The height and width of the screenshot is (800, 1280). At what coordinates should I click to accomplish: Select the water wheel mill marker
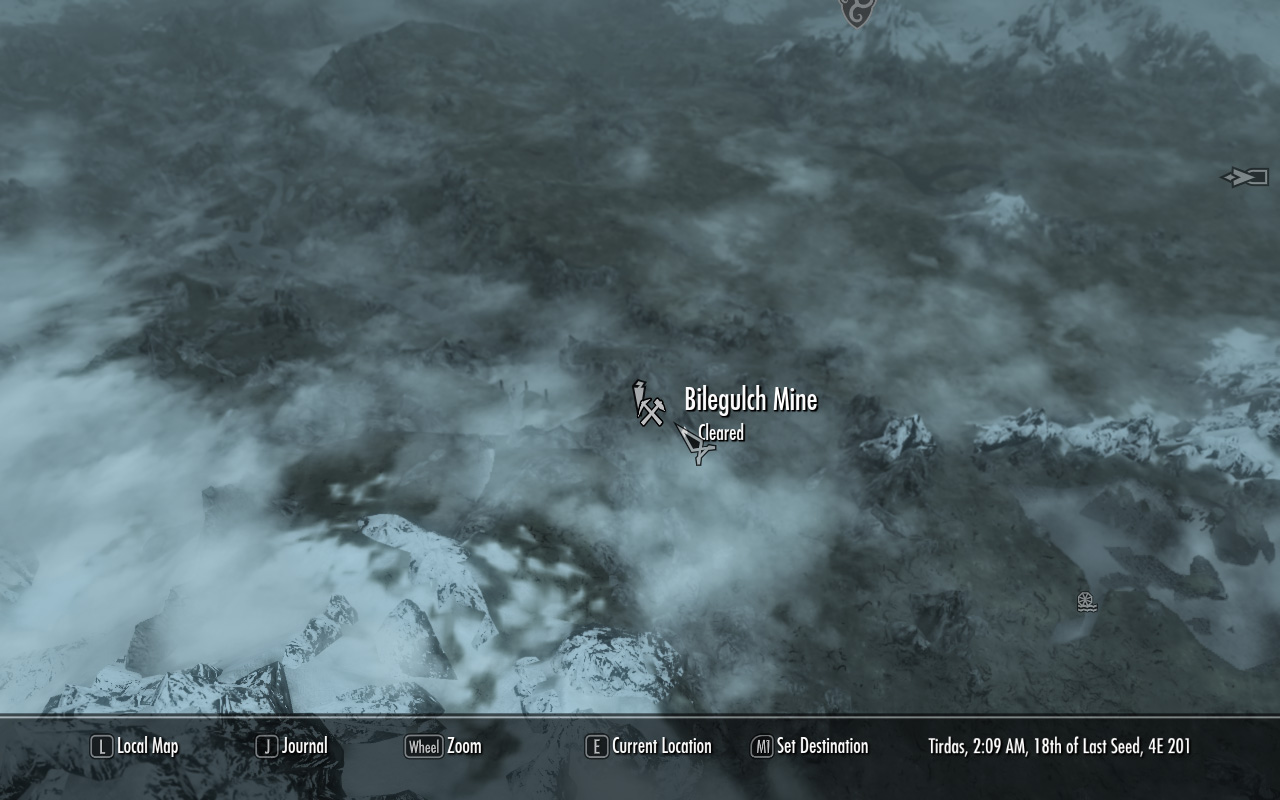1087,601
